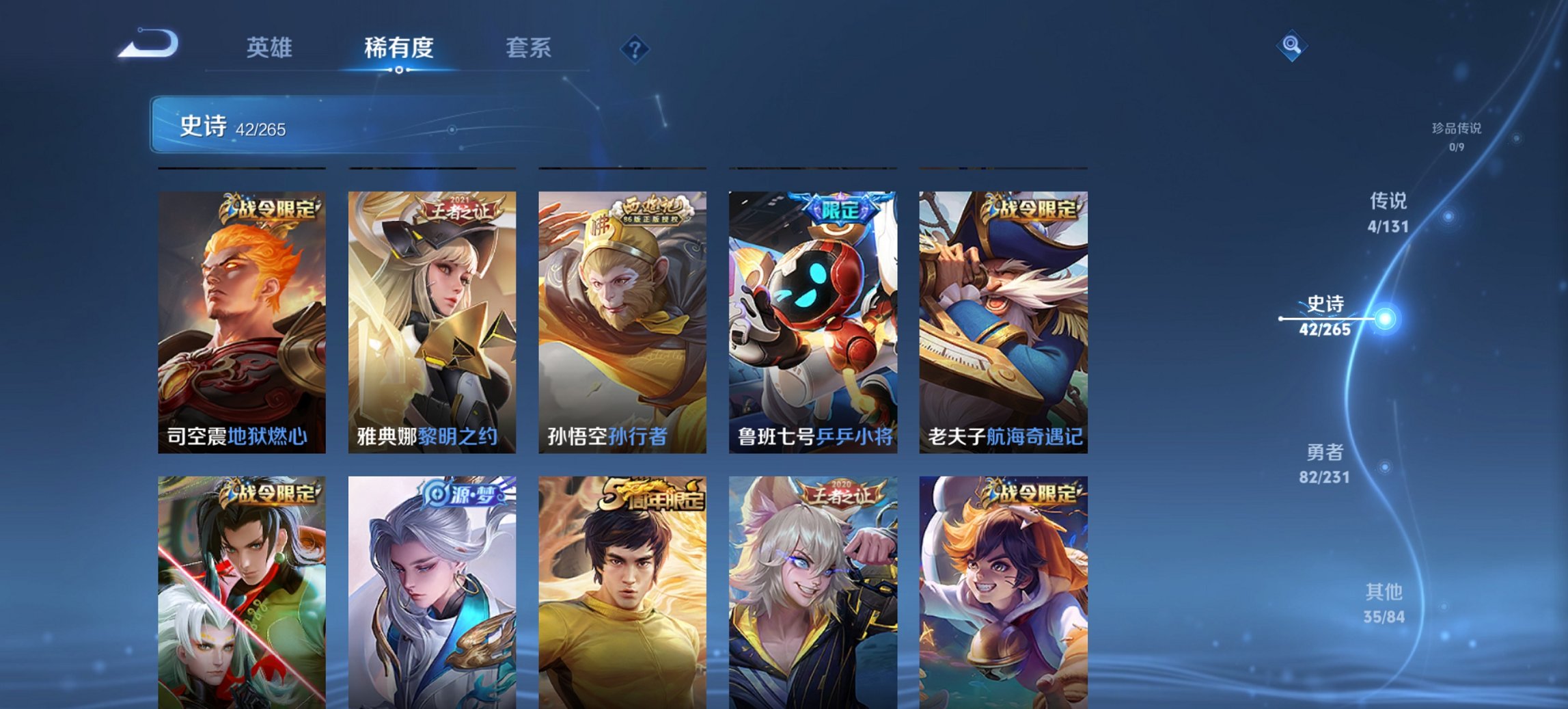Open the 孙悟空孙行者 skin thumbnail
1568x709 pixels.
(x=624, y=321)
